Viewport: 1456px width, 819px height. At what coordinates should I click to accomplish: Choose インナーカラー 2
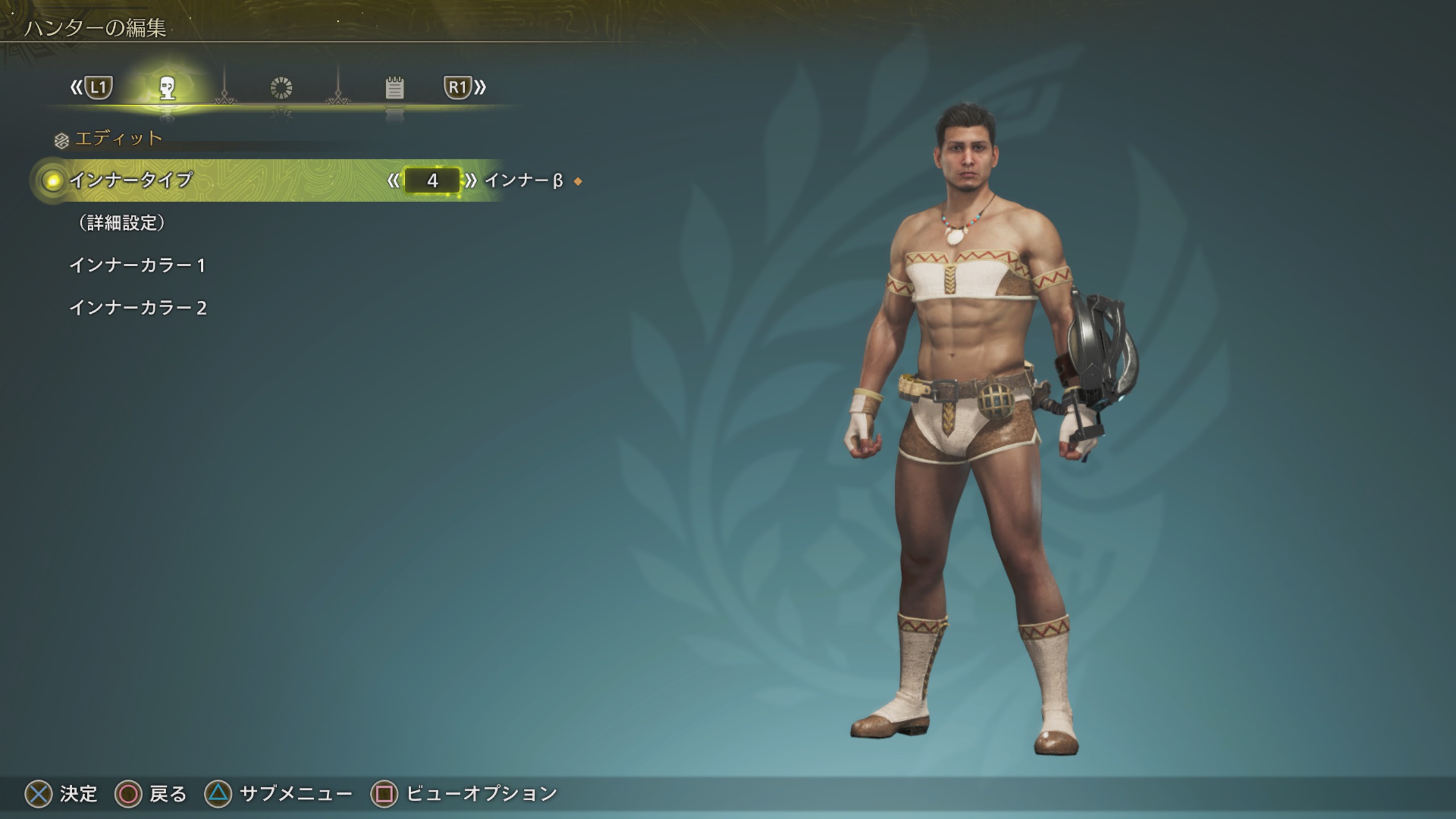click(x=138, y=308)
